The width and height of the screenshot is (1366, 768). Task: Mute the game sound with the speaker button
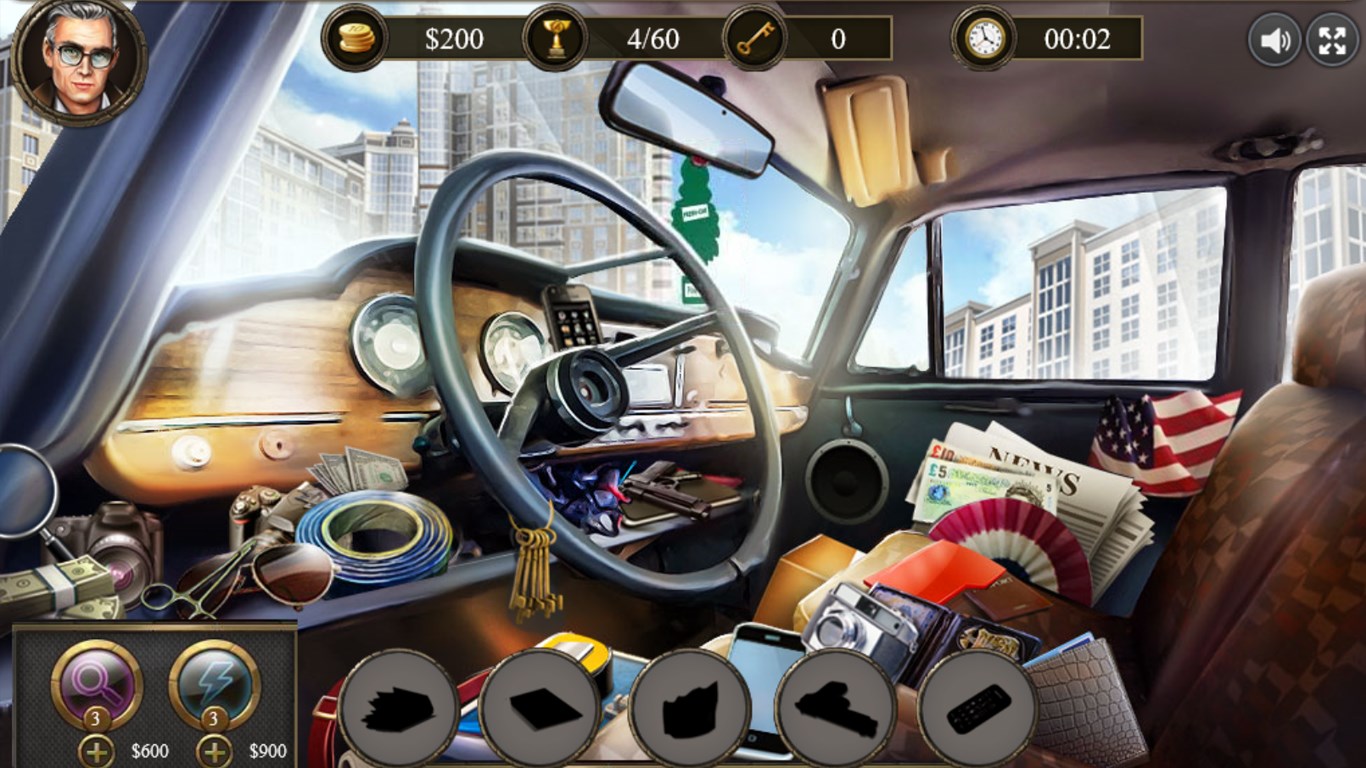coord(1274,41)
